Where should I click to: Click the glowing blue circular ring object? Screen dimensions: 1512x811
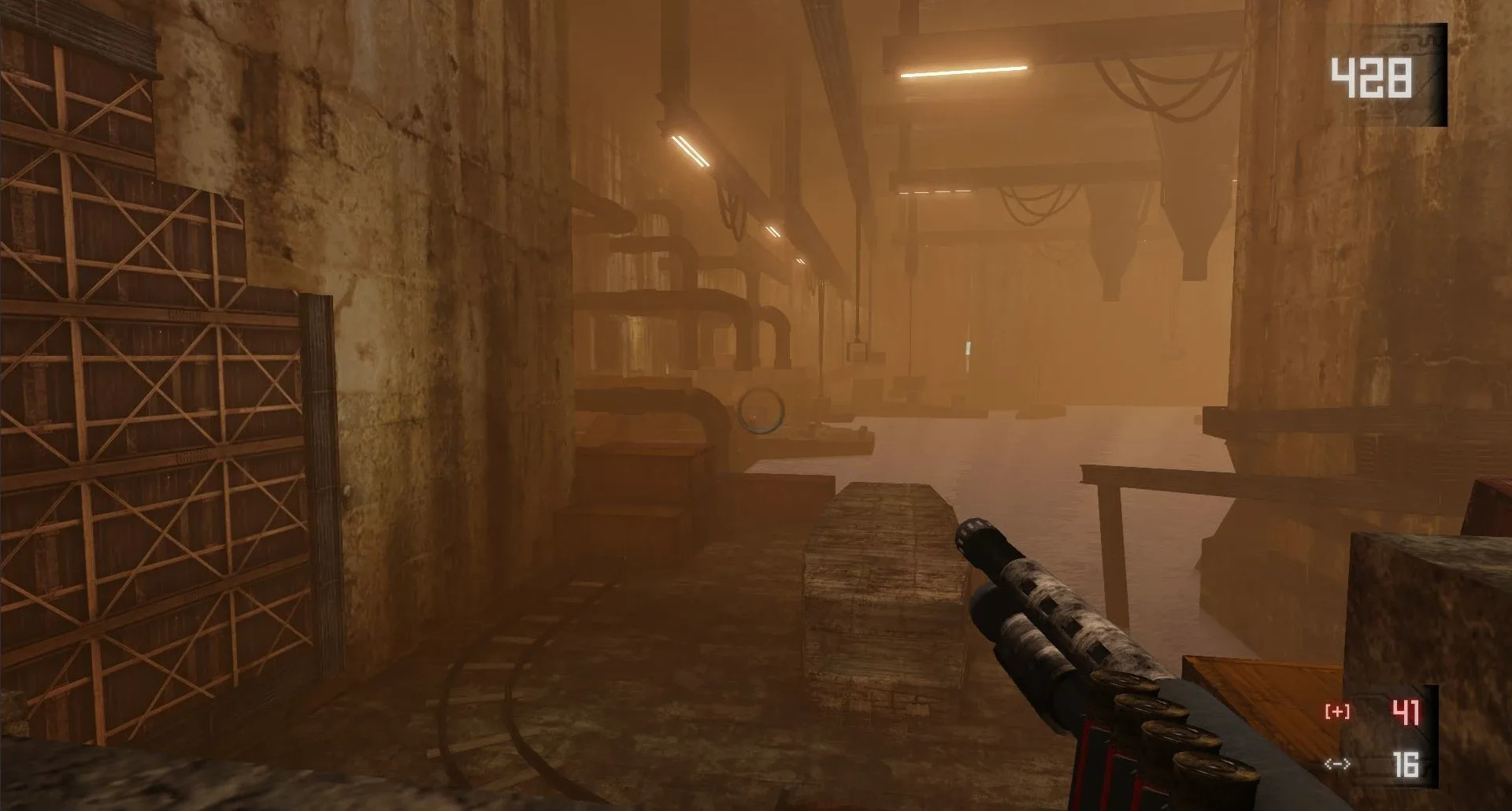(x=761, y=410)
